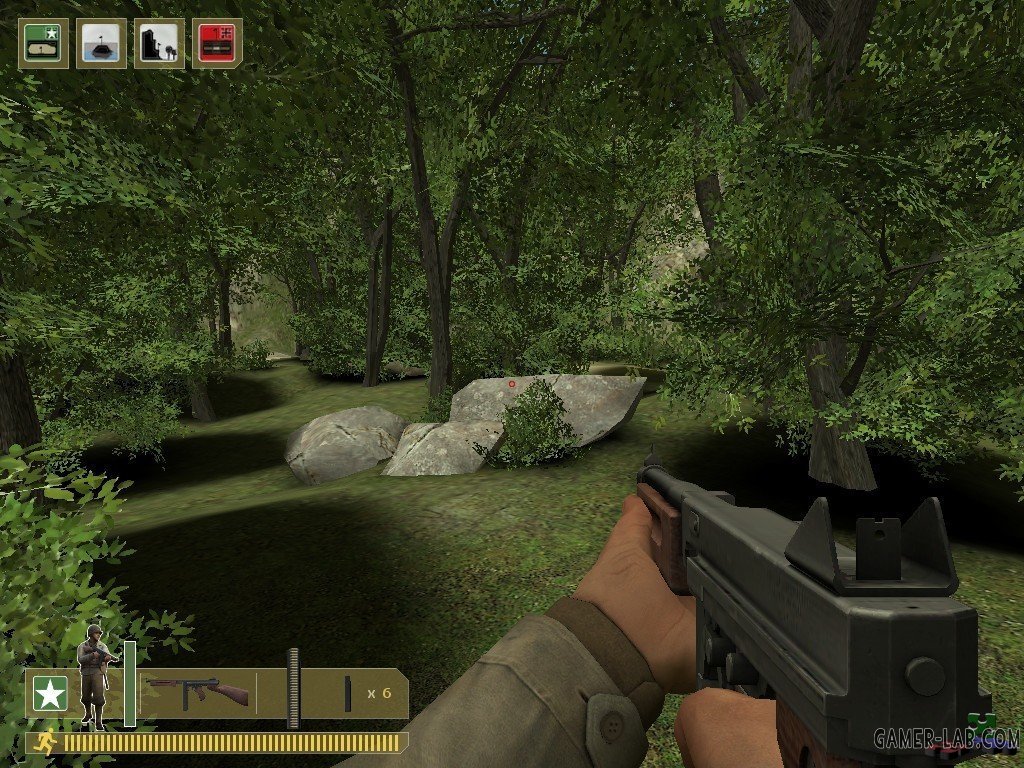Select the green Allied star objective icon
Screen dimensions: 1024x768
[x=43, y=43]
